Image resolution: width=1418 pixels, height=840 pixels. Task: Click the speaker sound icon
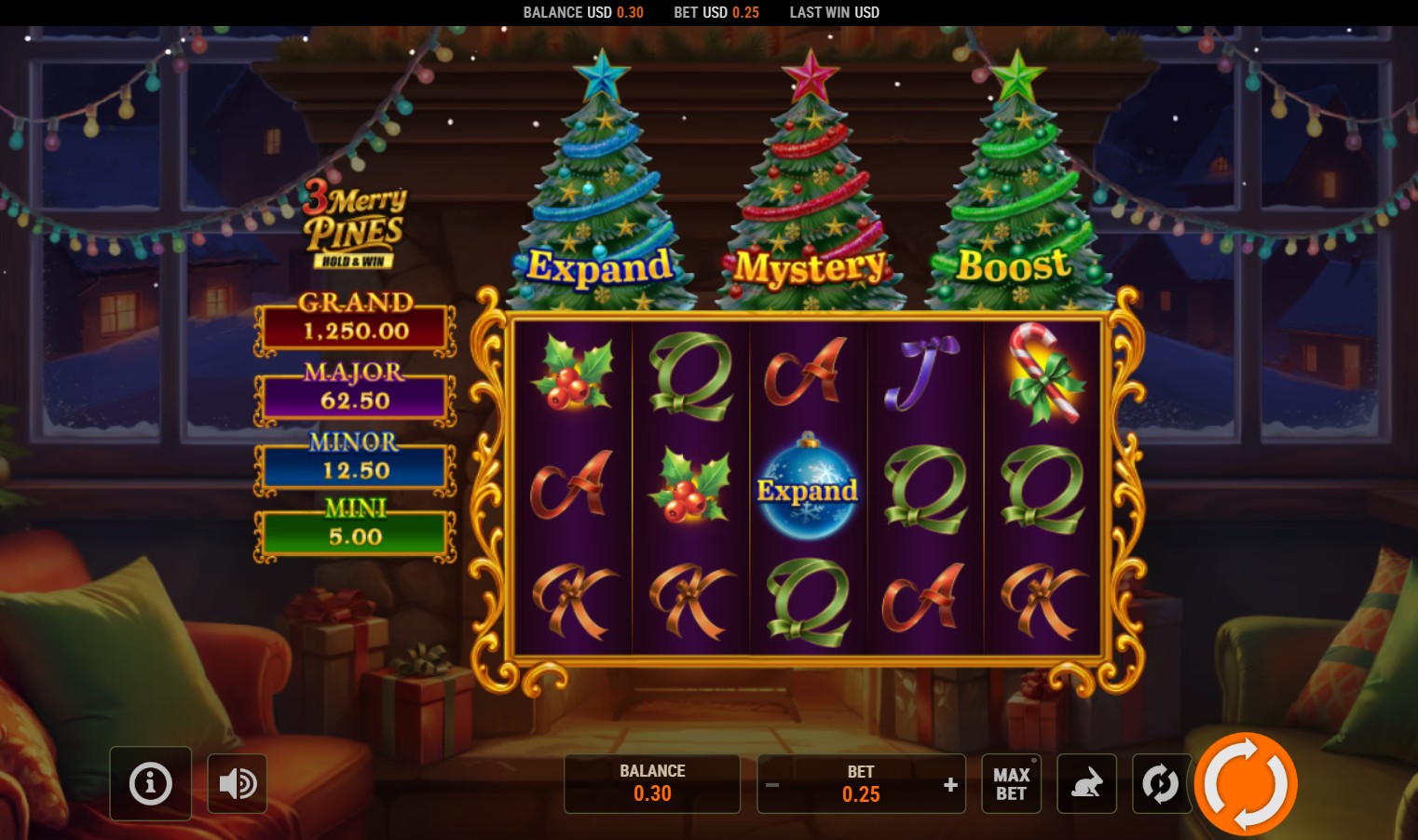coord(238,783)
